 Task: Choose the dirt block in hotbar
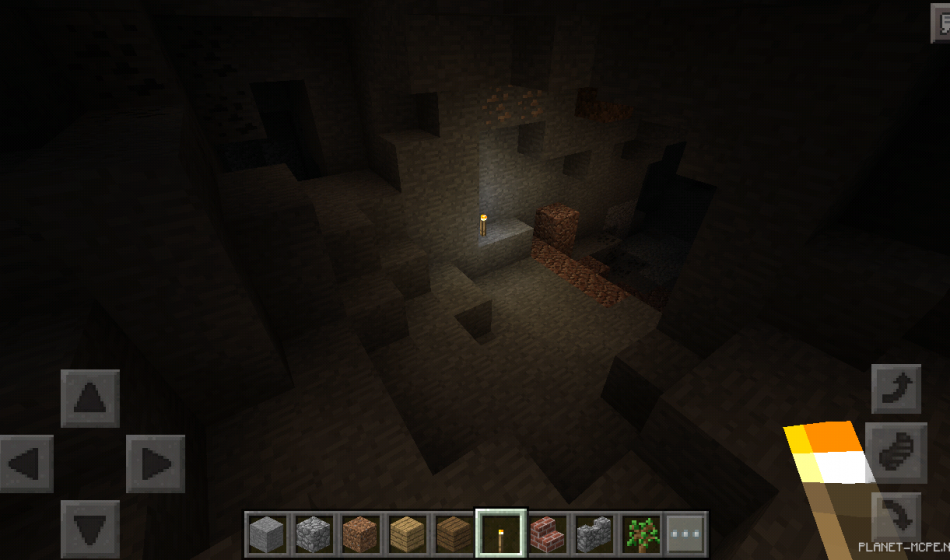point(360,533)
